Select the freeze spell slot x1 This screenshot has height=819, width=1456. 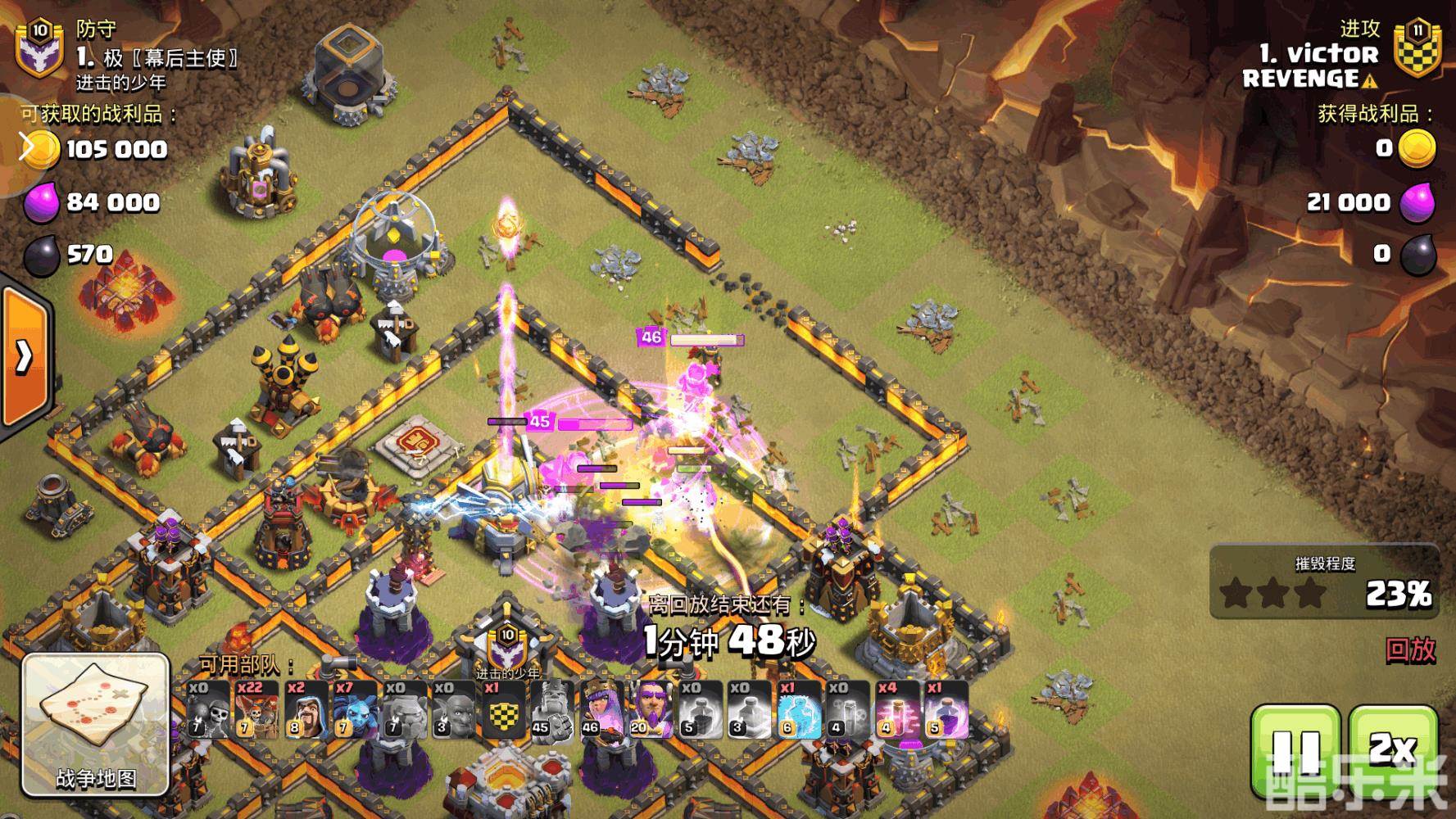[x=796, y=709]
